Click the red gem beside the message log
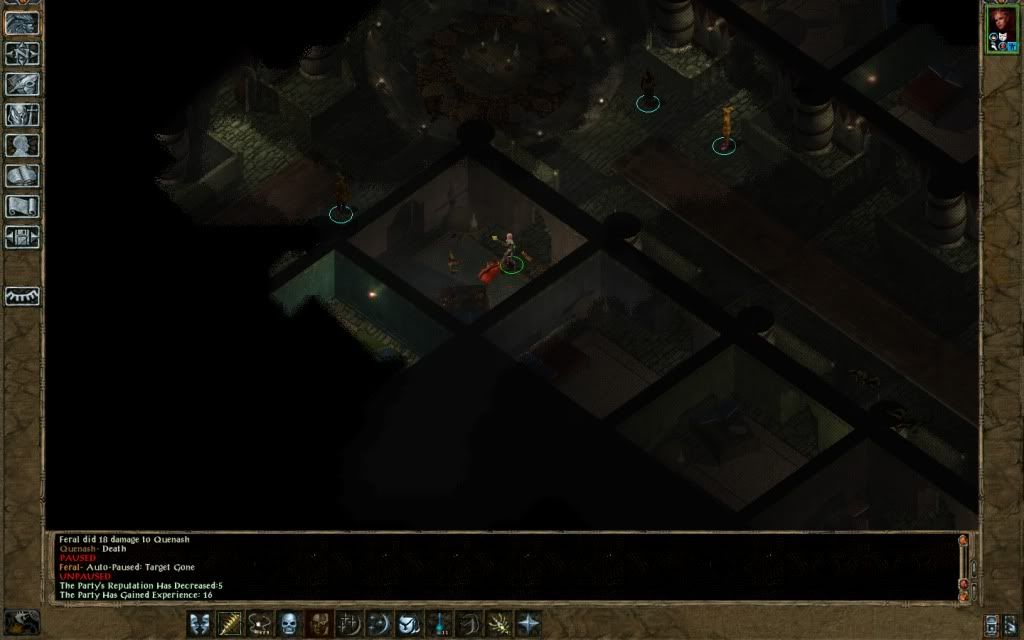Screen dimensions: 1024x640 (964, 584)
